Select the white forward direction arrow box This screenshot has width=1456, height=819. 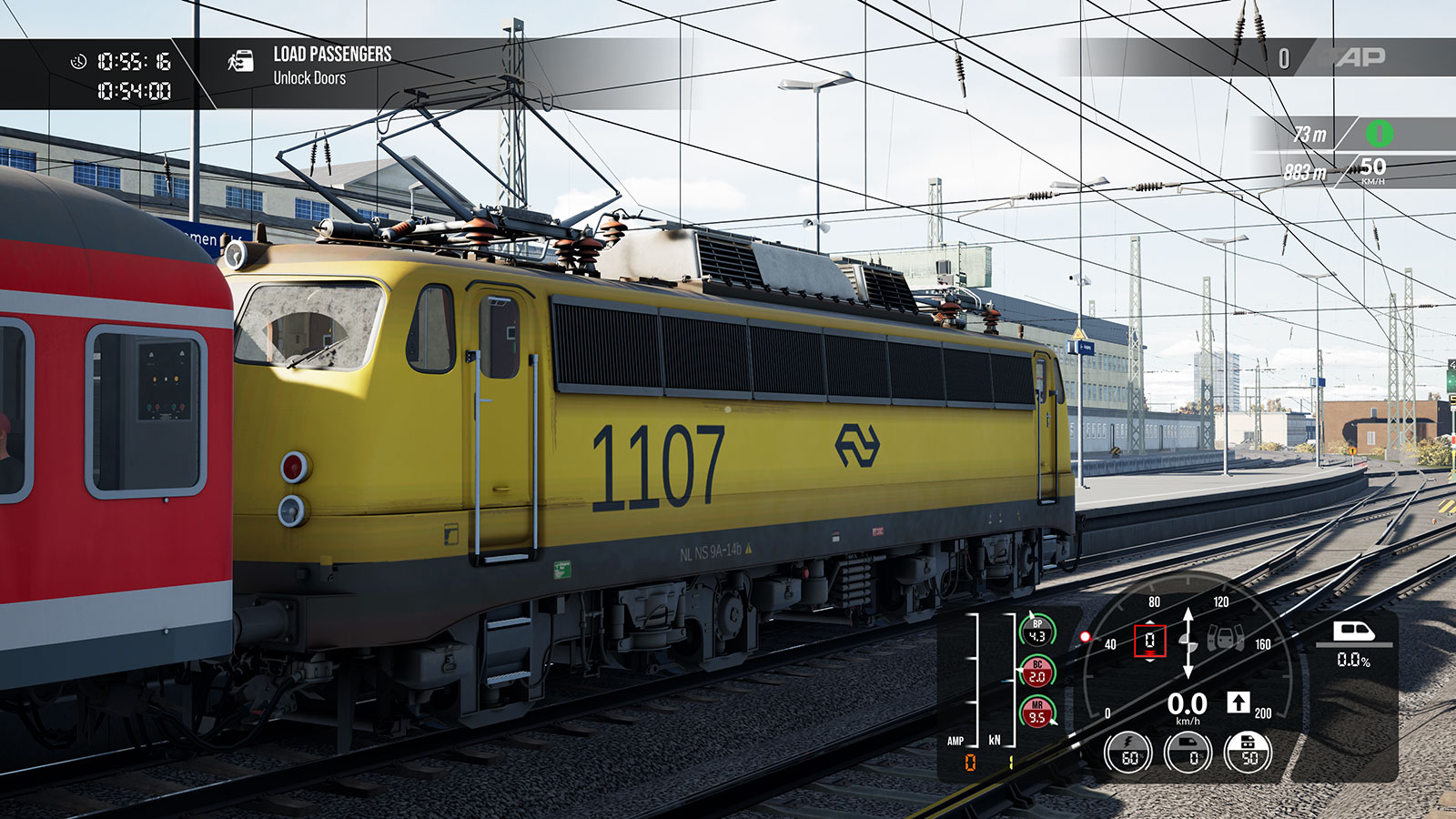click(1238, 702)
